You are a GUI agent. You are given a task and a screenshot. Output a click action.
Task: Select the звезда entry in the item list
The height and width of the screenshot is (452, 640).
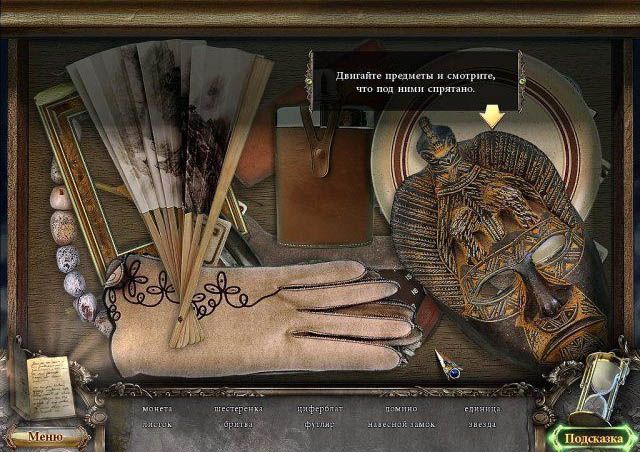click(481, 424)
